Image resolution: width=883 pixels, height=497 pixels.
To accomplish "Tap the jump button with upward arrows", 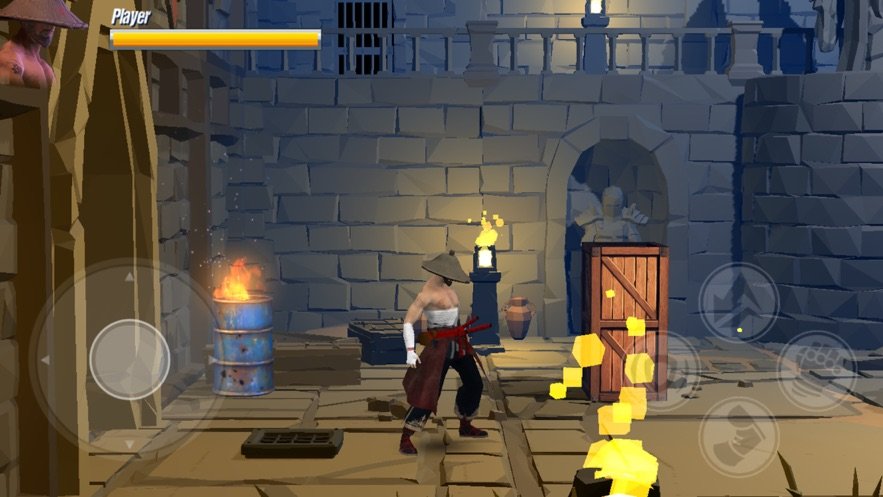I will [738, 301].
